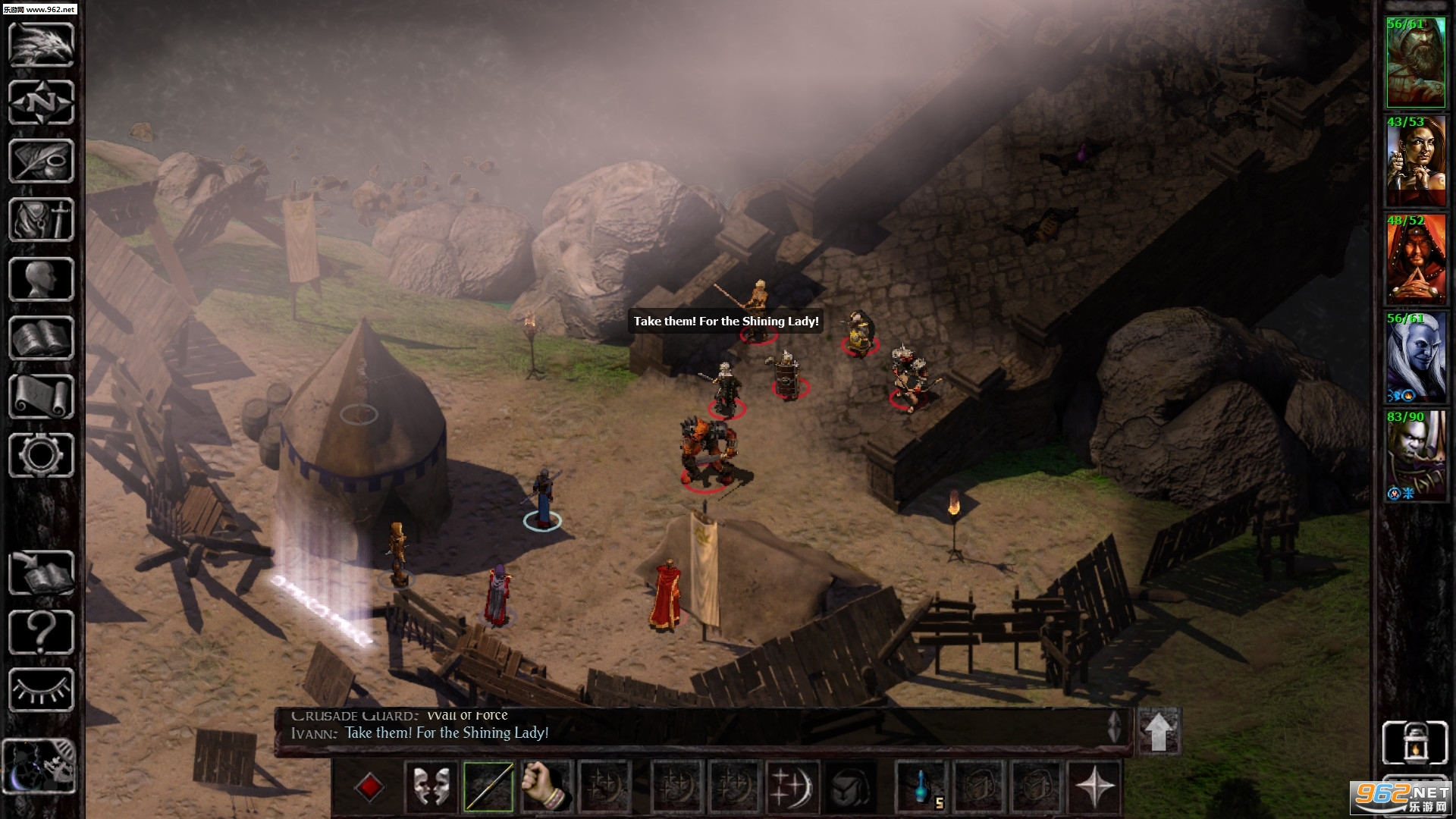The image size is (1456, 819).
Task: Open the priest scroll icon
Action: [41, 397]
